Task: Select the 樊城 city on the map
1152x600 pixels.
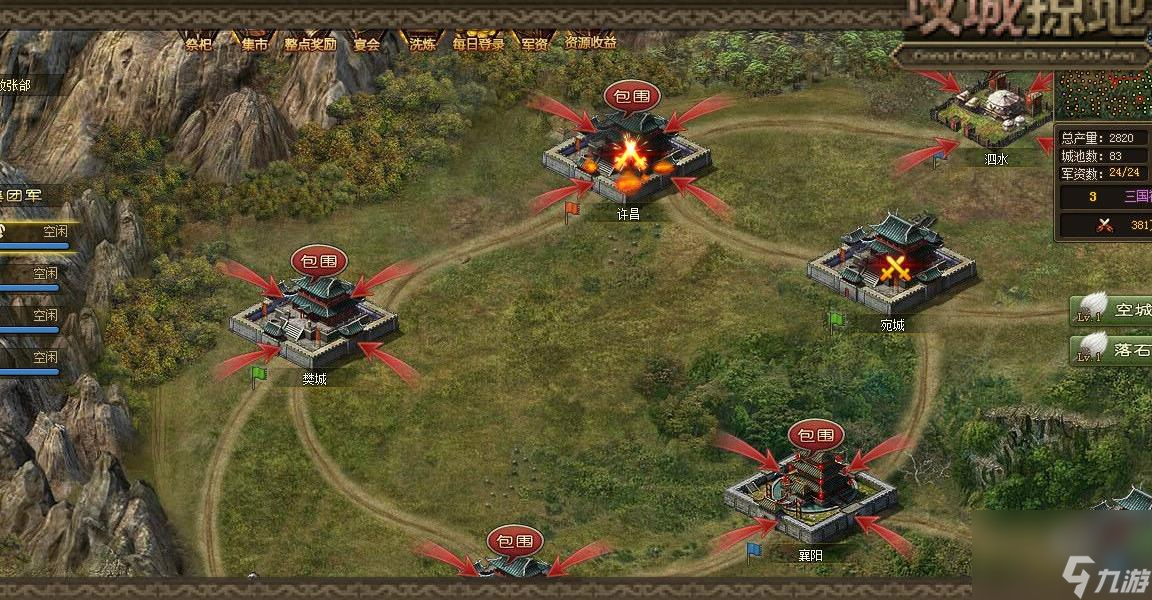Action: 313,315
